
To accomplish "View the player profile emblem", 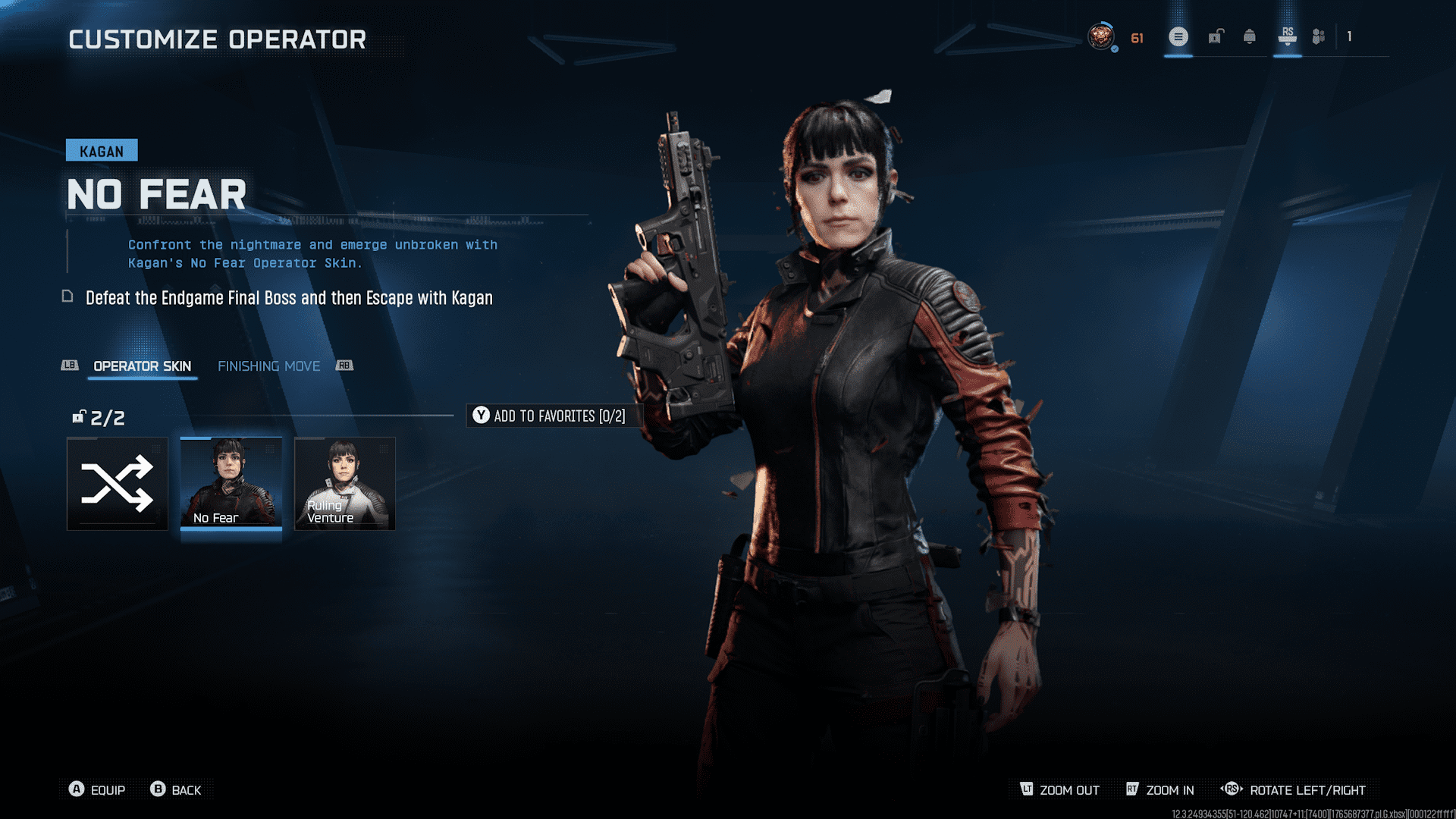I will 1101,36.
